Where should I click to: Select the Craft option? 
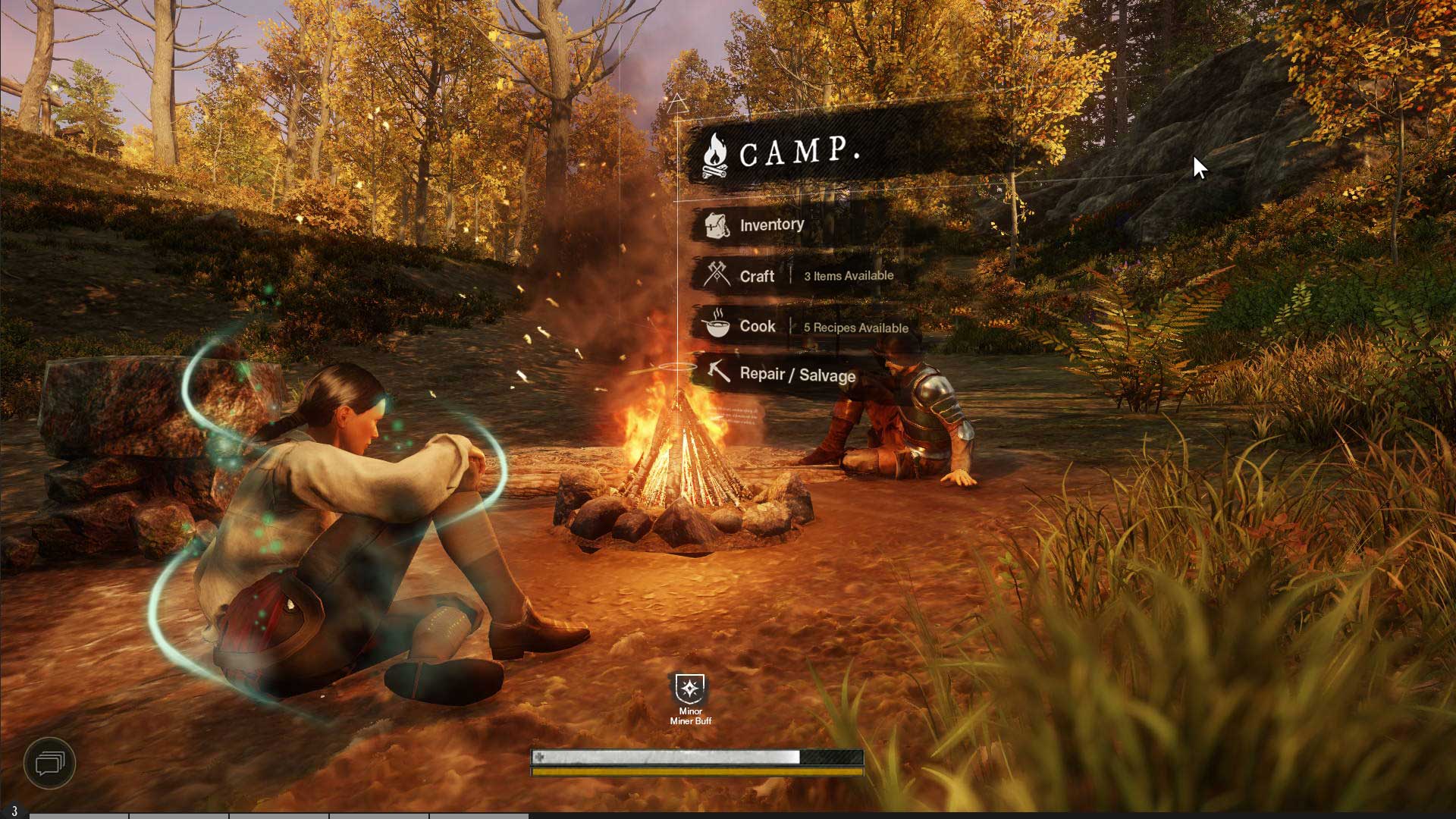(756, 276)
